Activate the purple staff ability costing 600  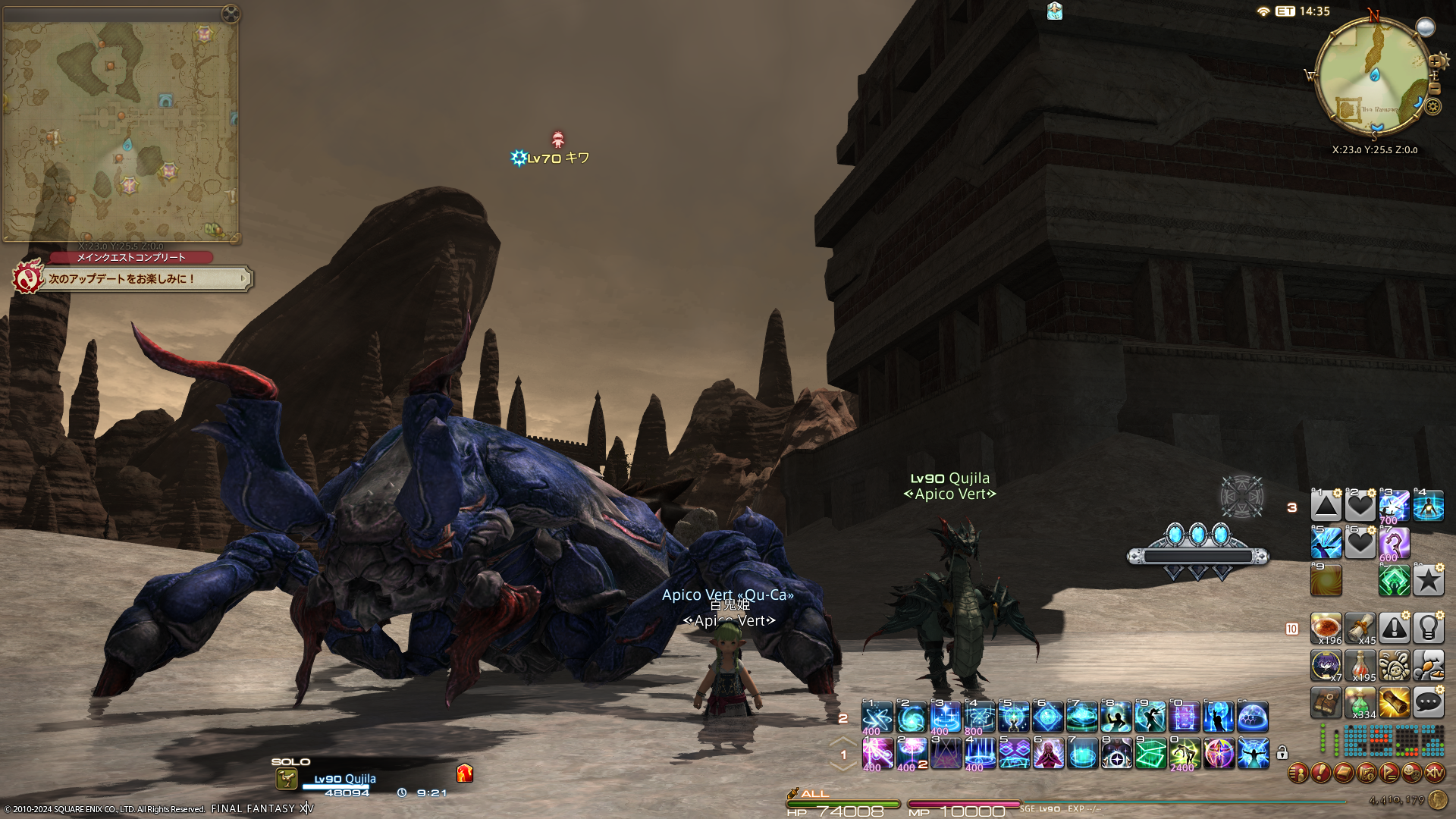(x=1394, y=544)
